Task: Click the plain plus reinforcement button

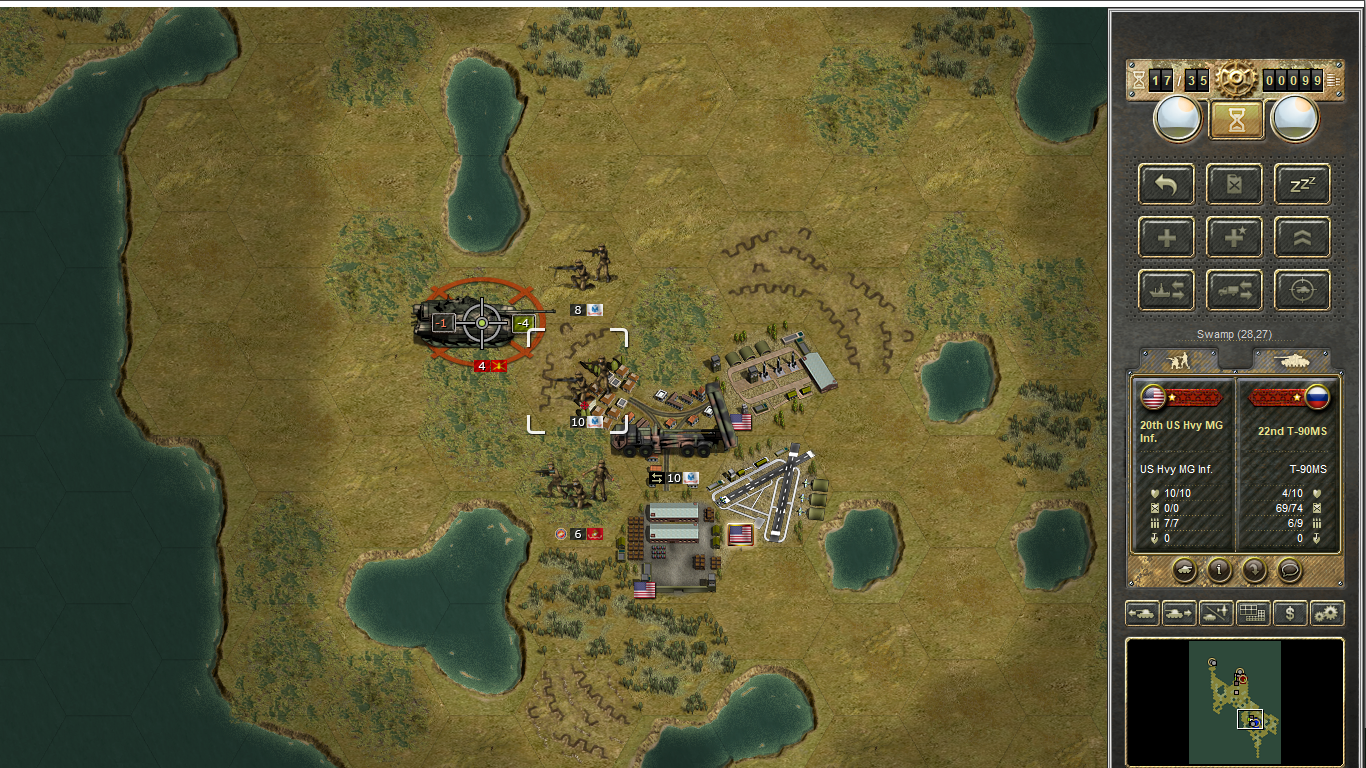Action: (x=1166, y=238)
